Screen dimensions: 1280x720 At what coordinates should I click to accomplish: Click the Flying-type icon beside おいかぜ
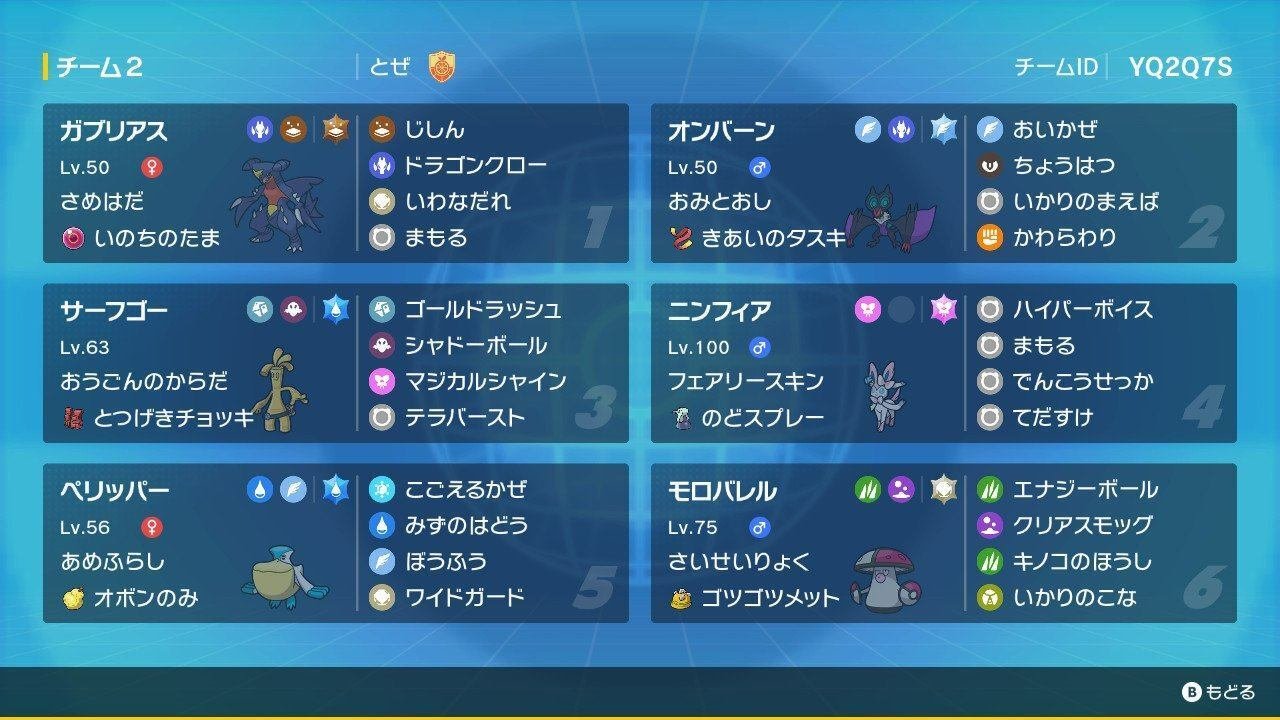[x=993, y=128]
